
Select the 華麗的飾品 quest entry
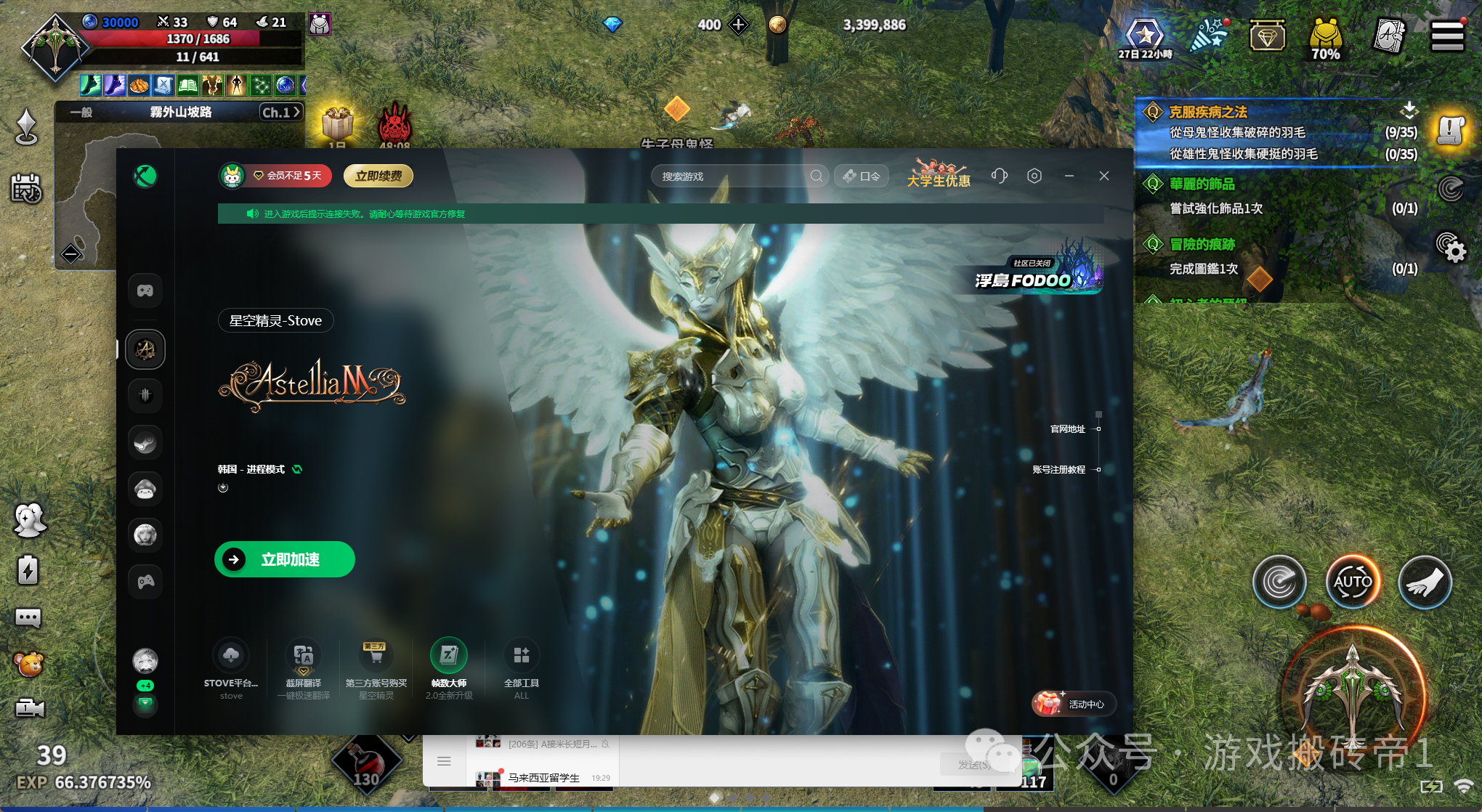(1202, 184)
